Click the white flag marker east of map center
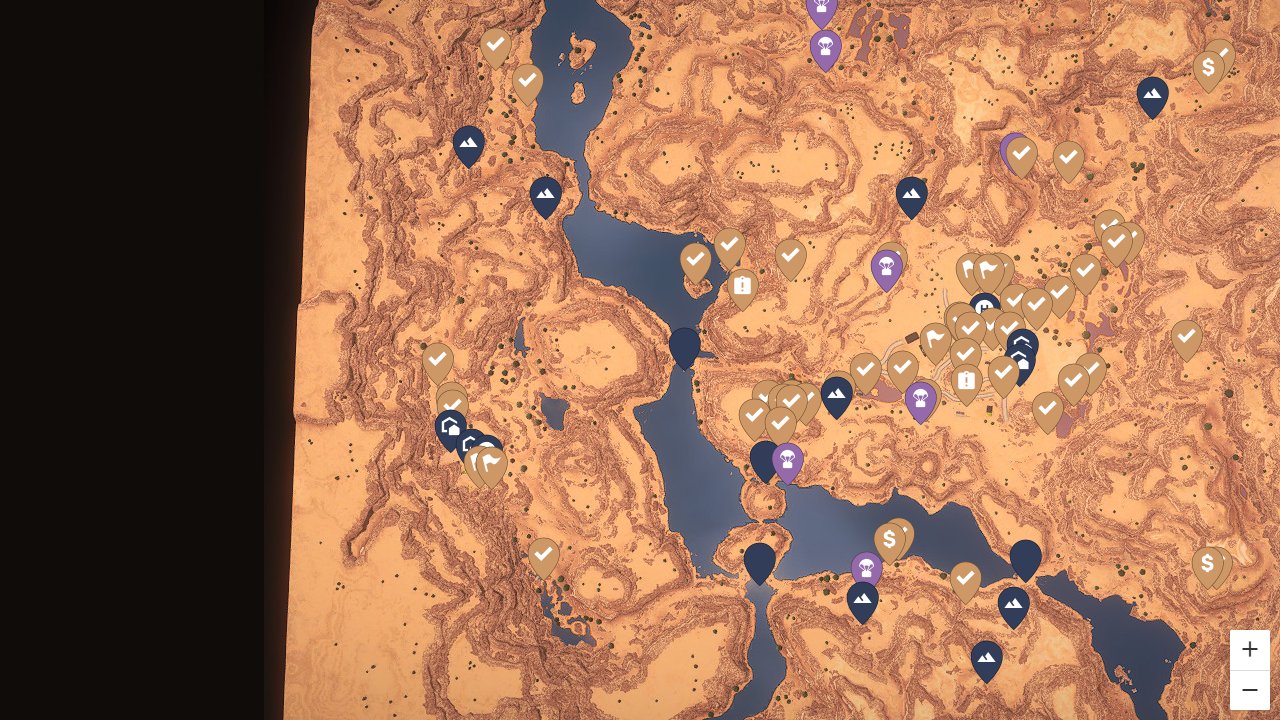Image resolution: width=1280 pixels, height=720 pixels. (x=987, y=267)
